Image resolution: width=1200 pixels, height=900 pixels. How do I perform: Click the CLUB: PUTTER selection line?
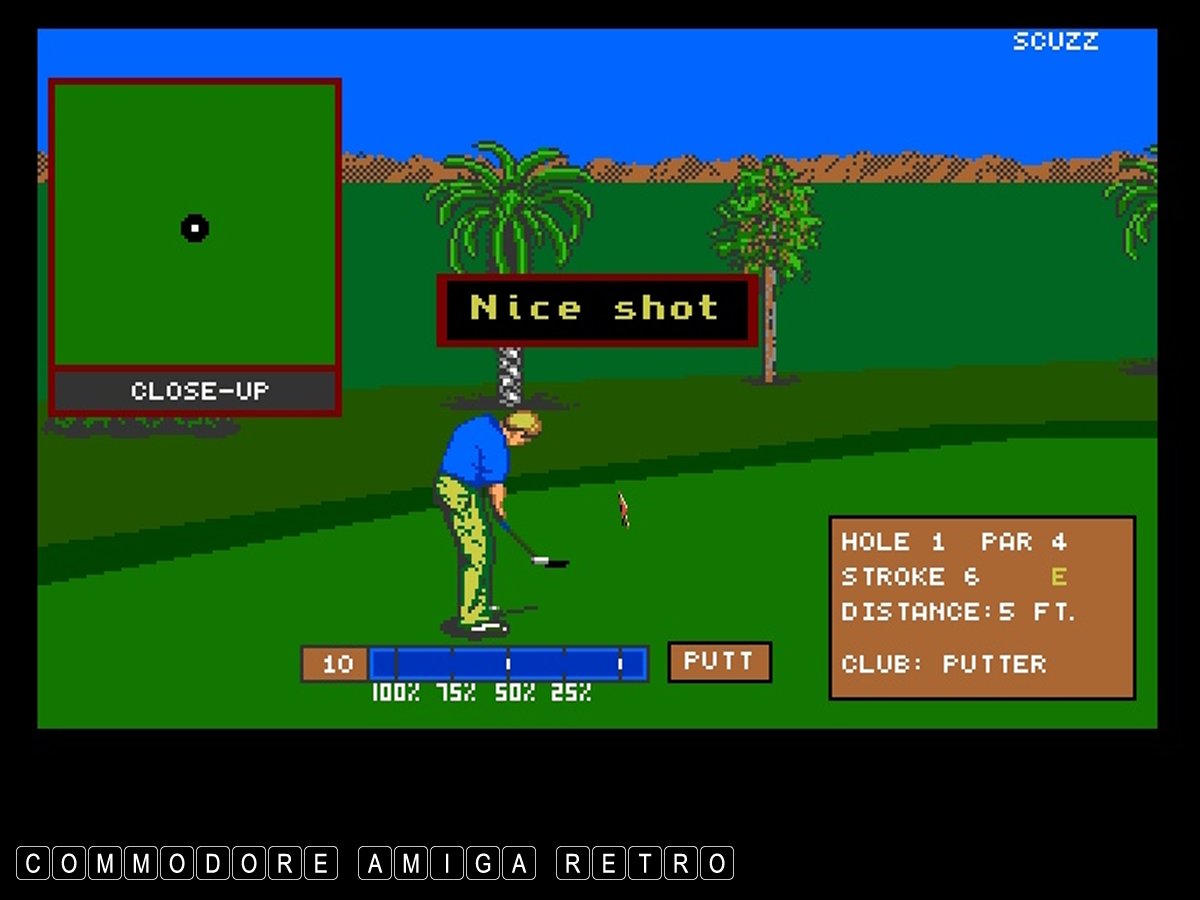coord(943,664)
